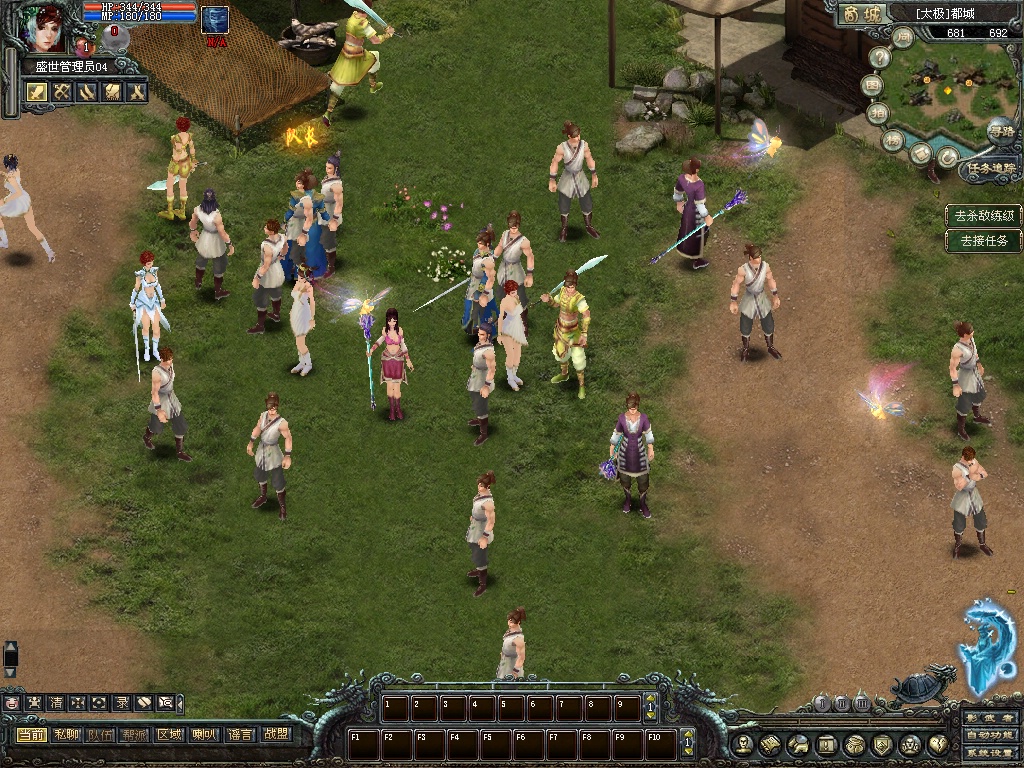Click the broken heart icon
1024x768 pixels.
938,744
